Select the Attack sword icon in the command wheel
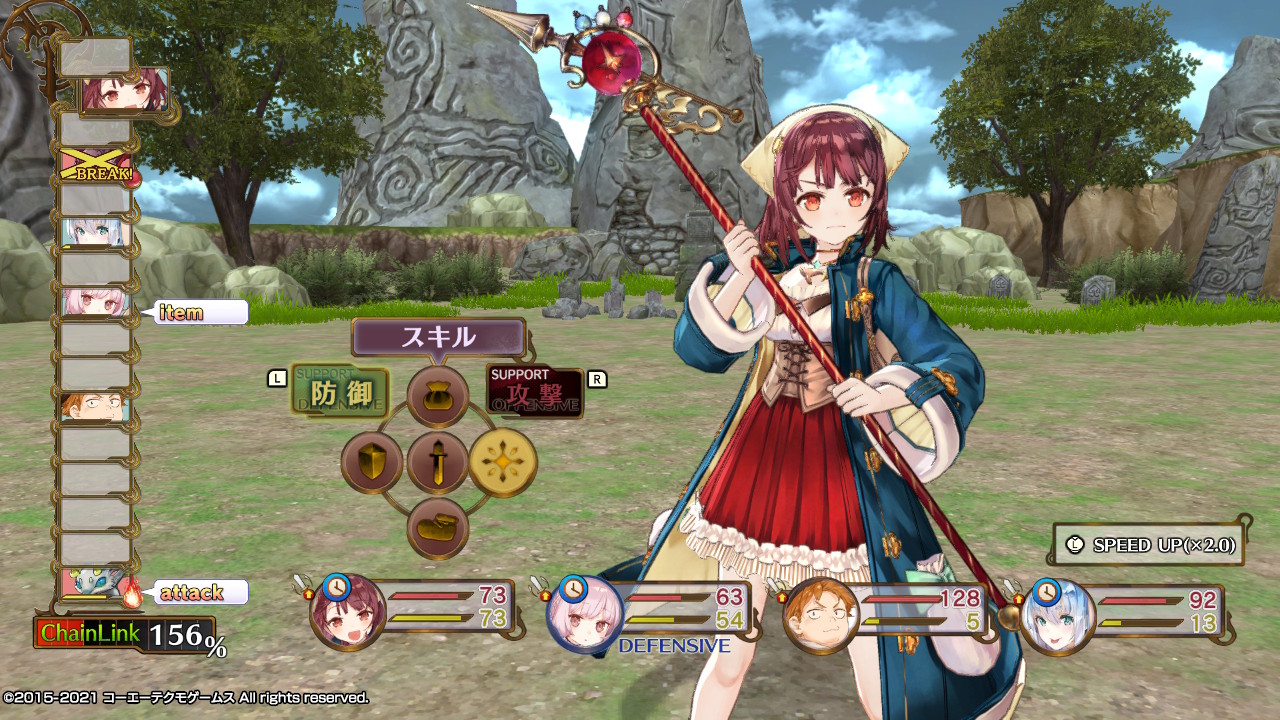The width and height of the screenshot is (1280, 720). coord(437,462)
